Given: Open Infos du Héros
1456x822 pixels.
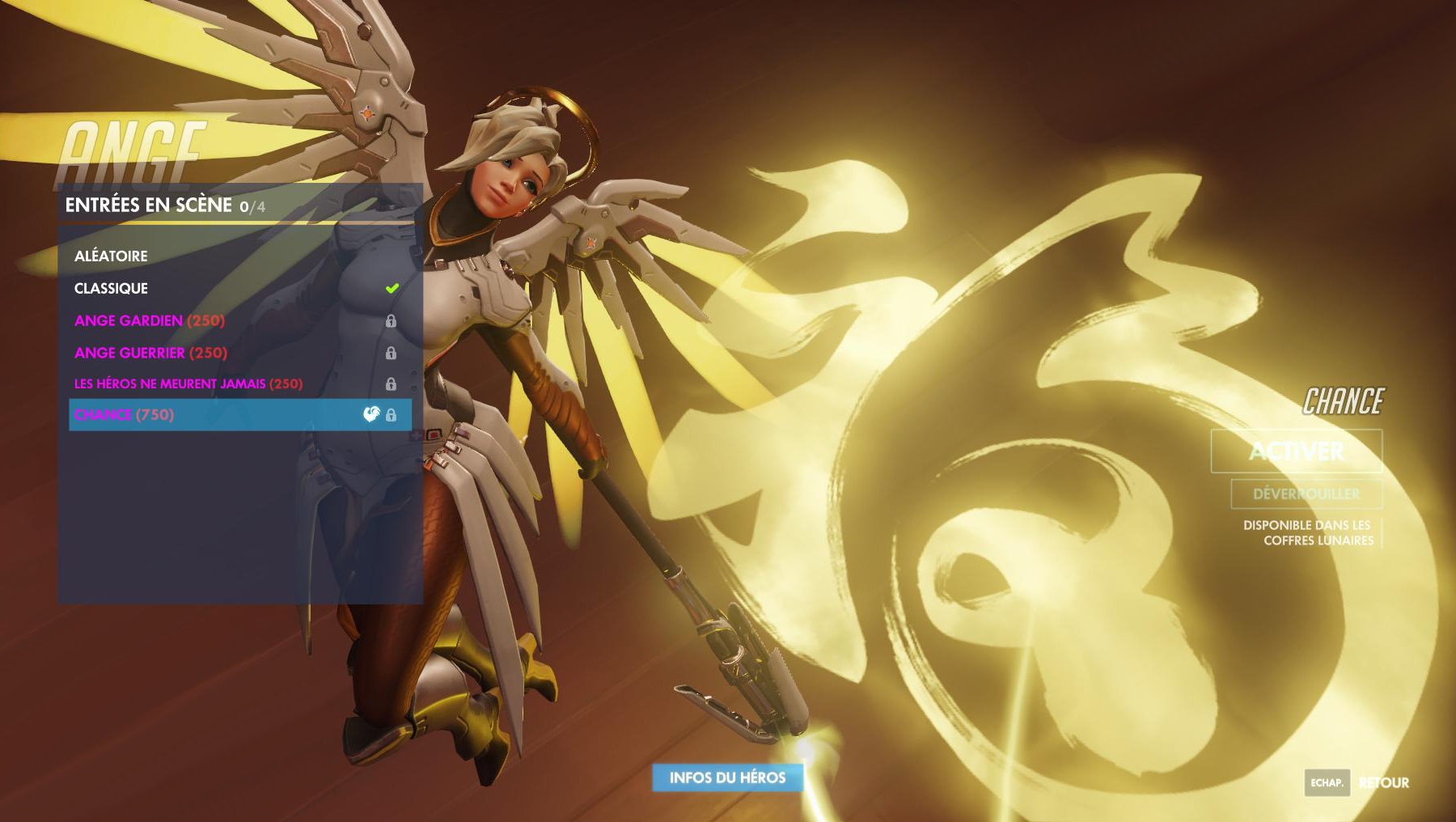Looking at the screenshot, I should [x=727, y=778].
